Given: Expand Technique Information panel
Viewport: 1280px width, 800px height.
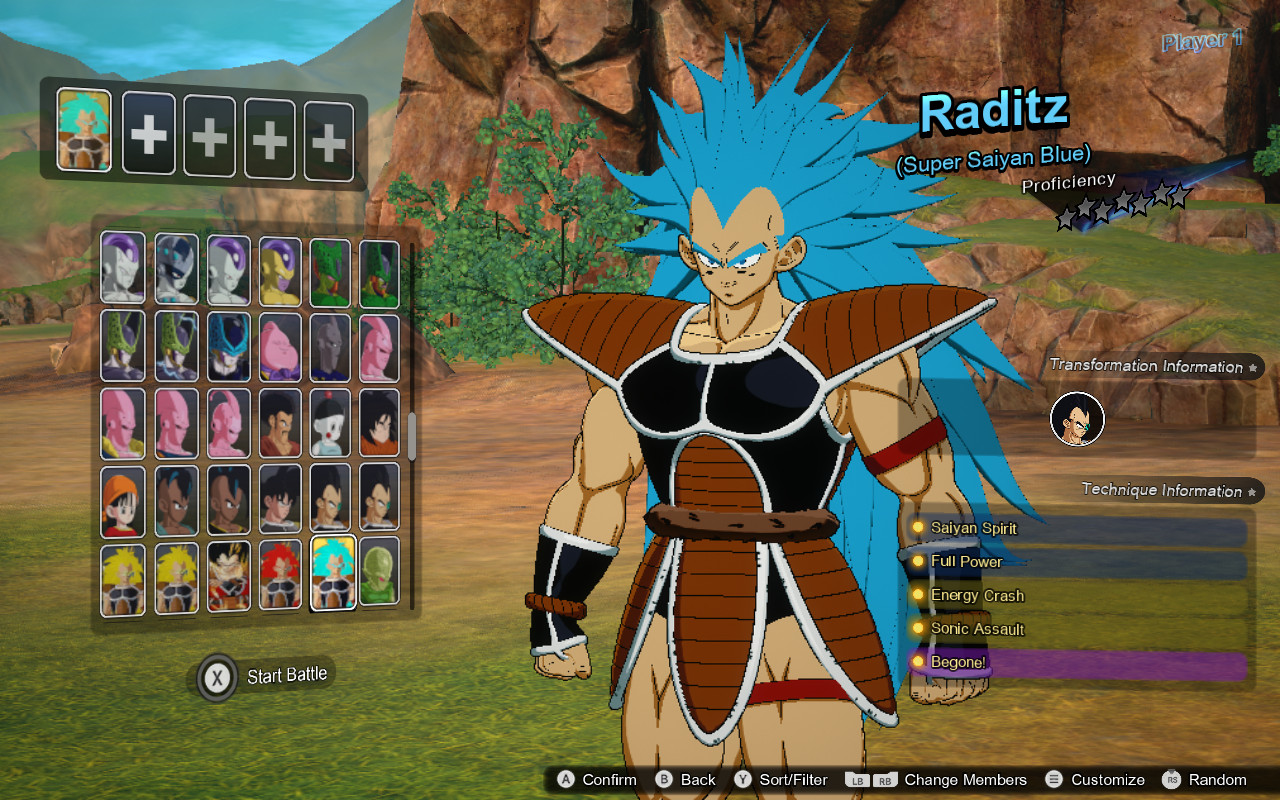Looking at the screenshot, I should [1162, 490].
